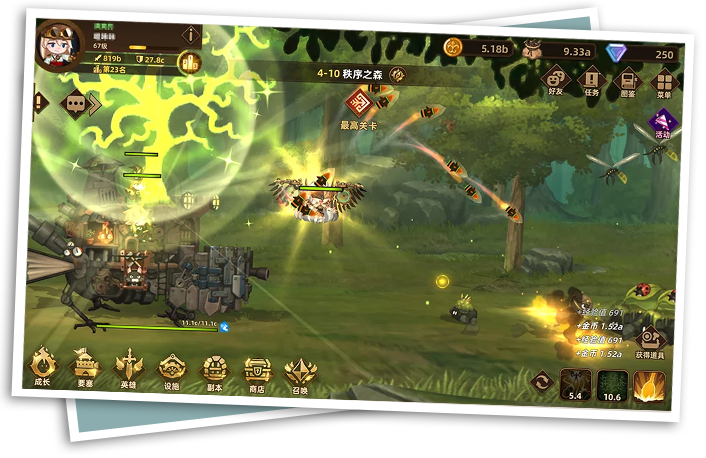This screenshot has width=706, height=458.
Task: Open the 设施 facilities menu
Action: click(172, 371)
